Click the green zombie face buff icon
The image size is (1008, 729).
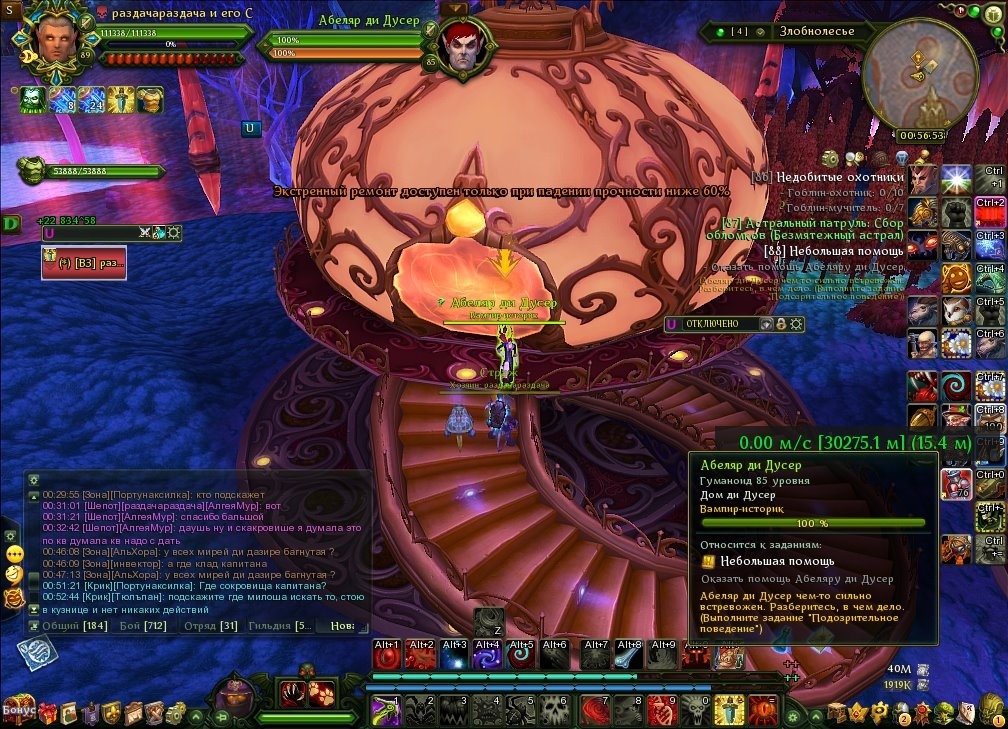pyautogui.click(x=32, y=100)
